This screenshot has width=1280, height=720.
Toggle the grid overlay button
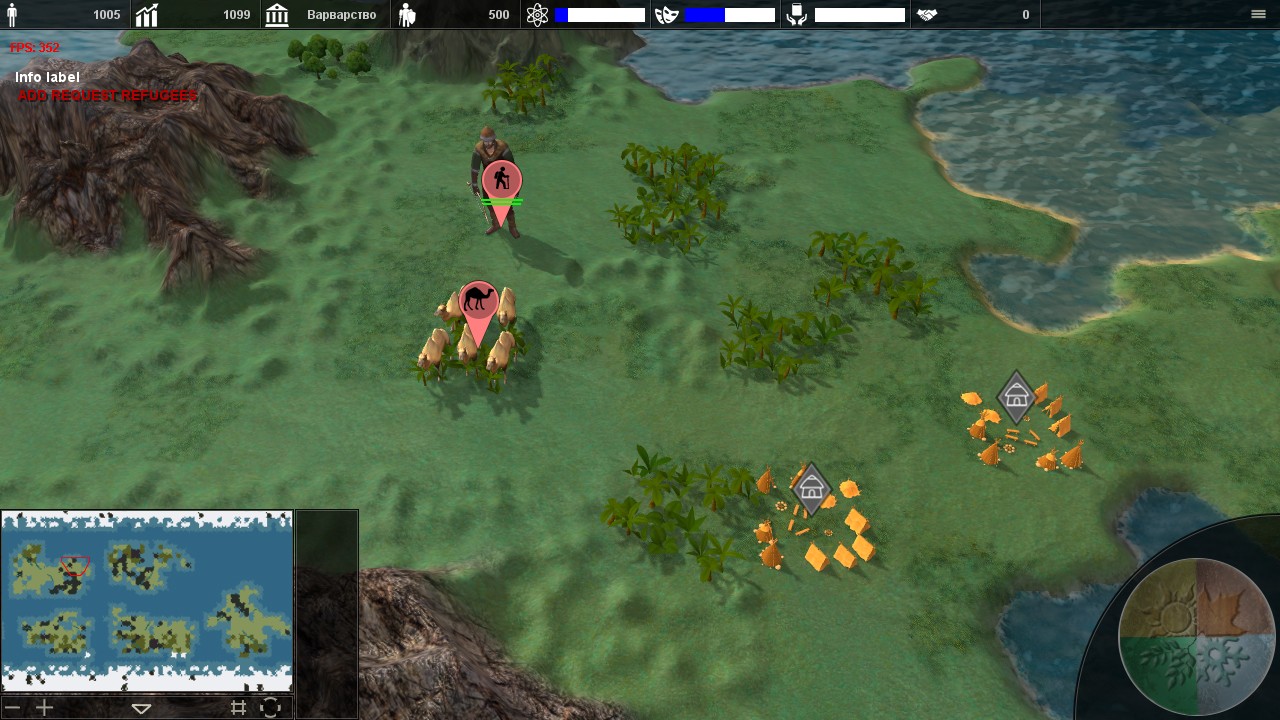pos(238,708)
